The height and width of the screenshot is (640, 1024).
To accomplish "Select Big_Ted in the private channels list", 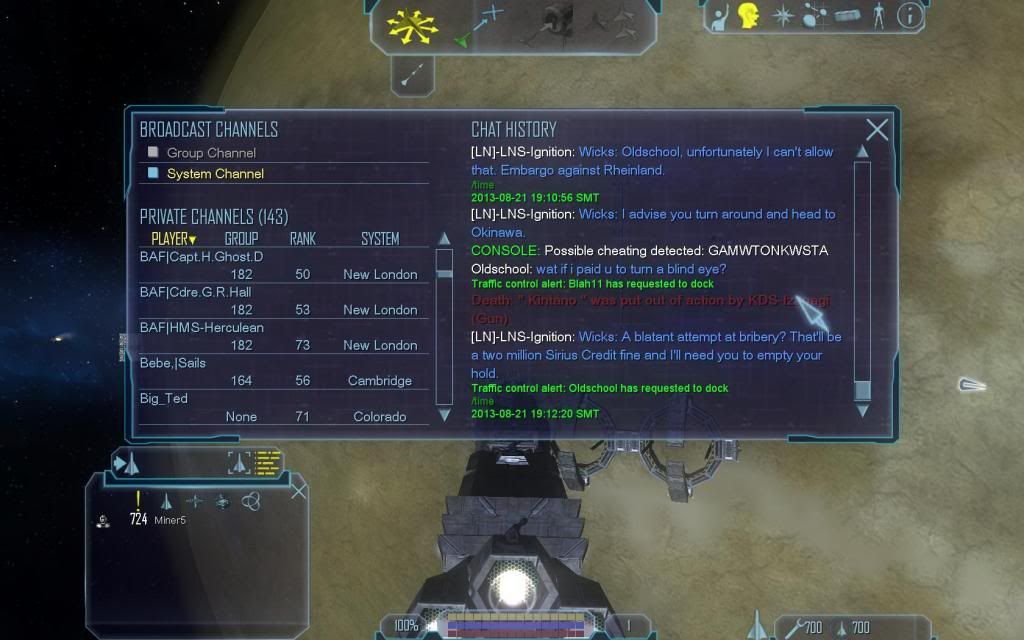I will click(x=164, y=399).
